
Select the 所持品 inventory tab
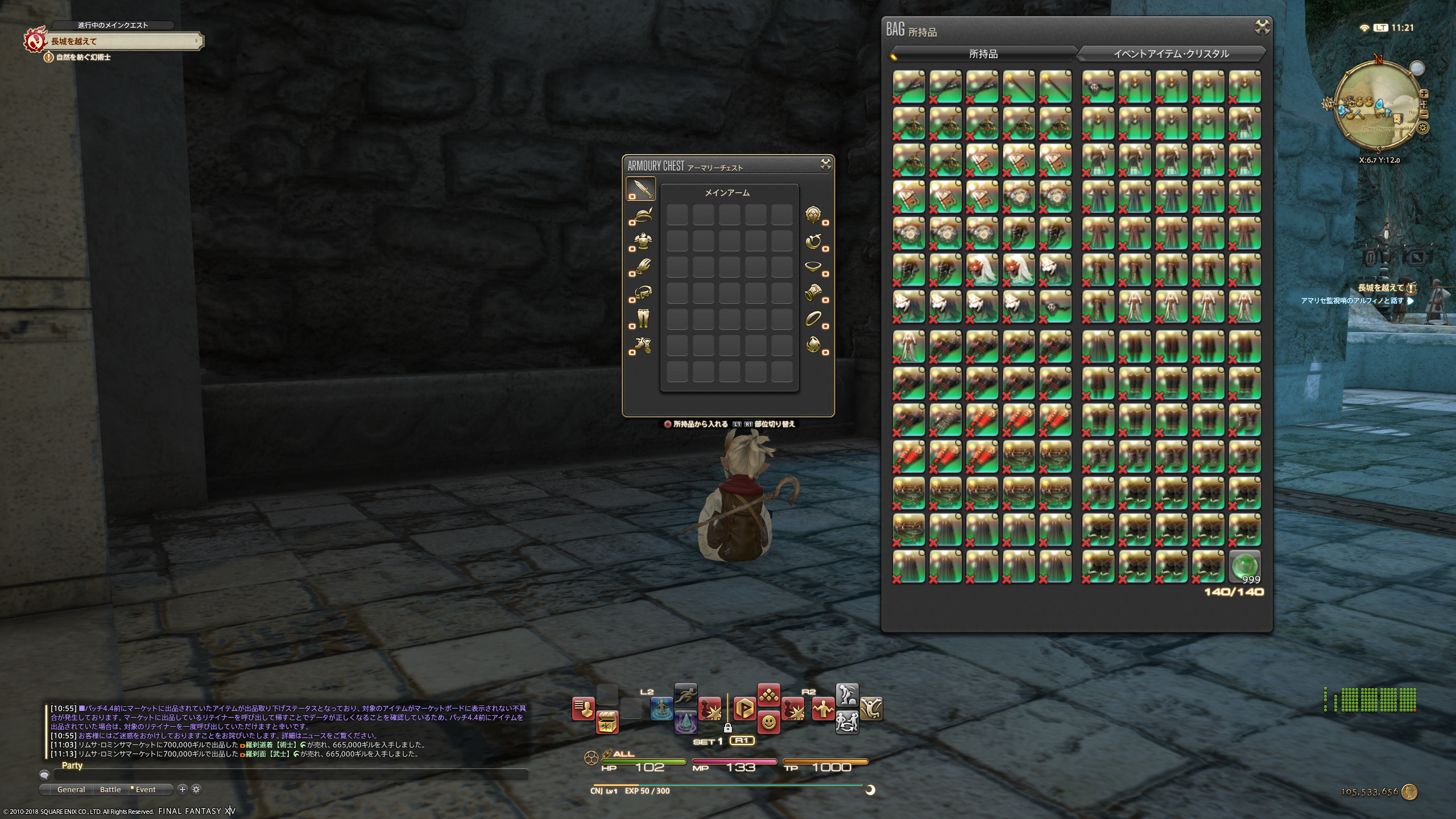point(983,54)
